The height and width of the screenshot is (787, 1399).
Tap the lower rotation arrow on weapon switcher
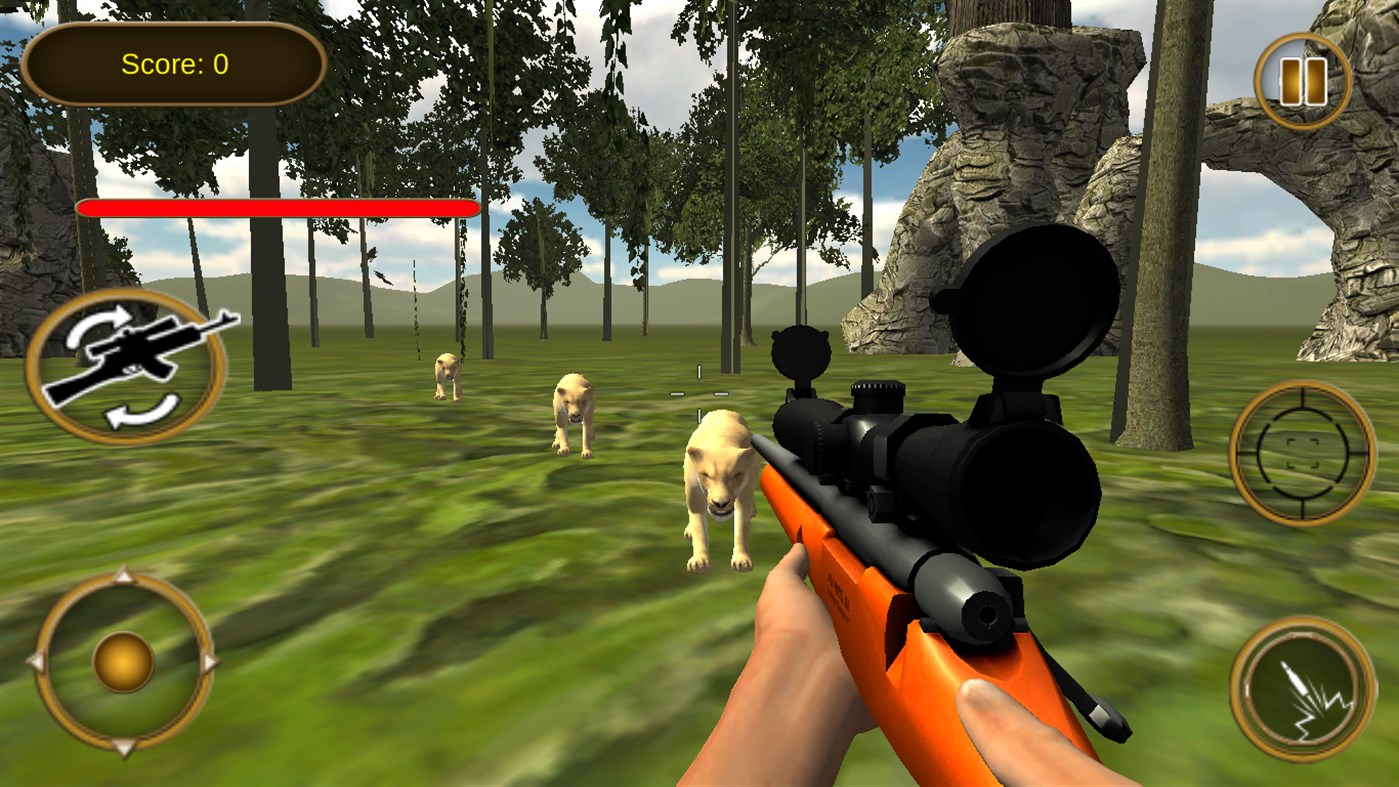pos(141,408)
